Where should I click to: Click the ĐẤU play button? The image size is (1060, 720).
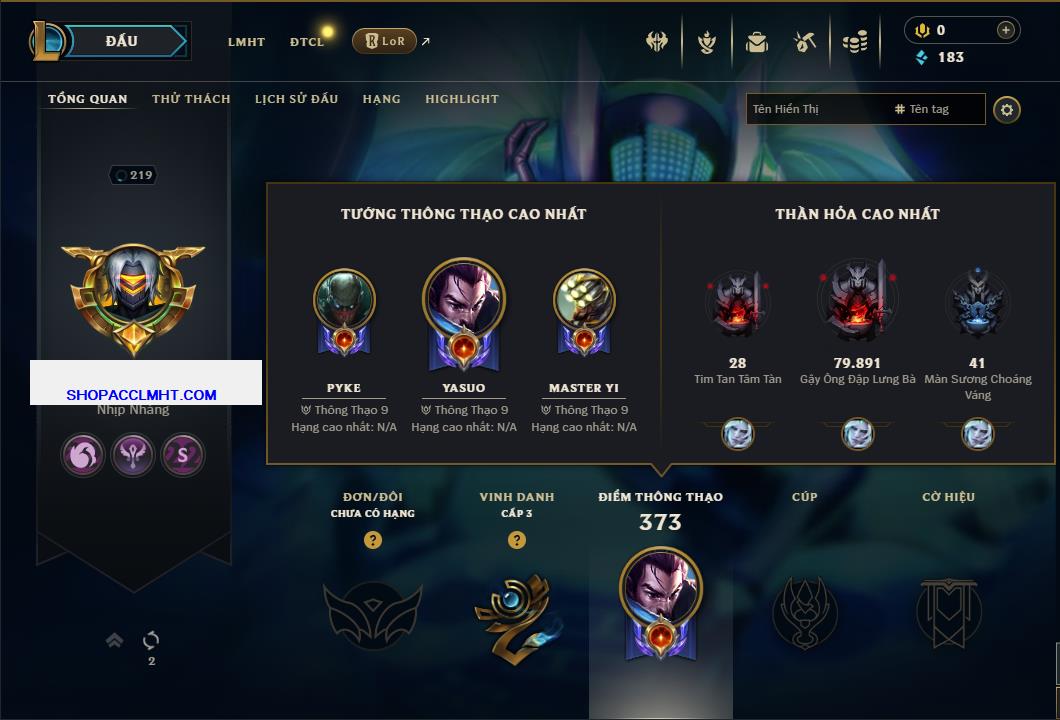(120, 41)
